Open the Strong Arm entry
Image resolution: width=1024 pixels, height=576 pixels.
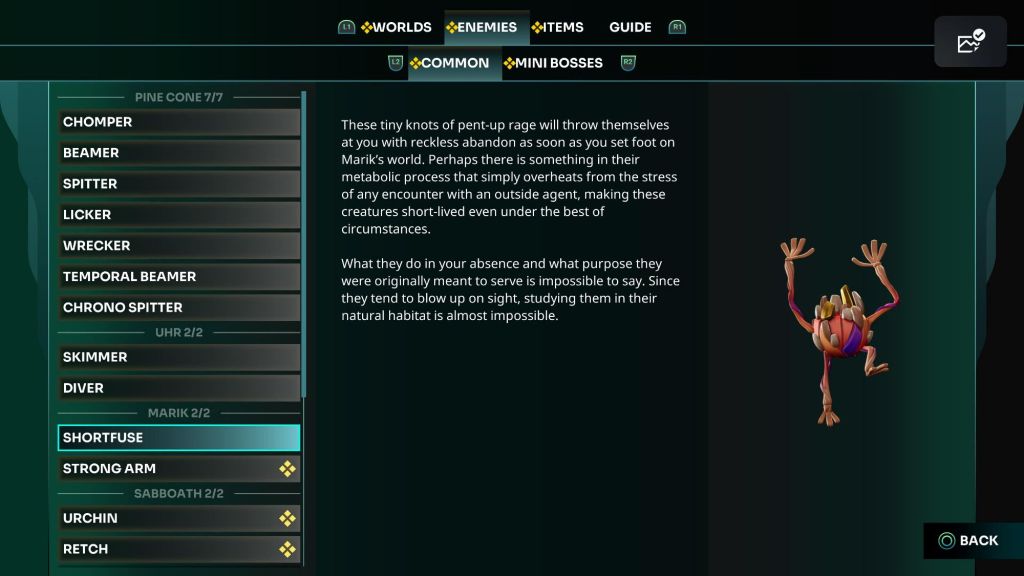pyautogui.click(x=179, y=469)
